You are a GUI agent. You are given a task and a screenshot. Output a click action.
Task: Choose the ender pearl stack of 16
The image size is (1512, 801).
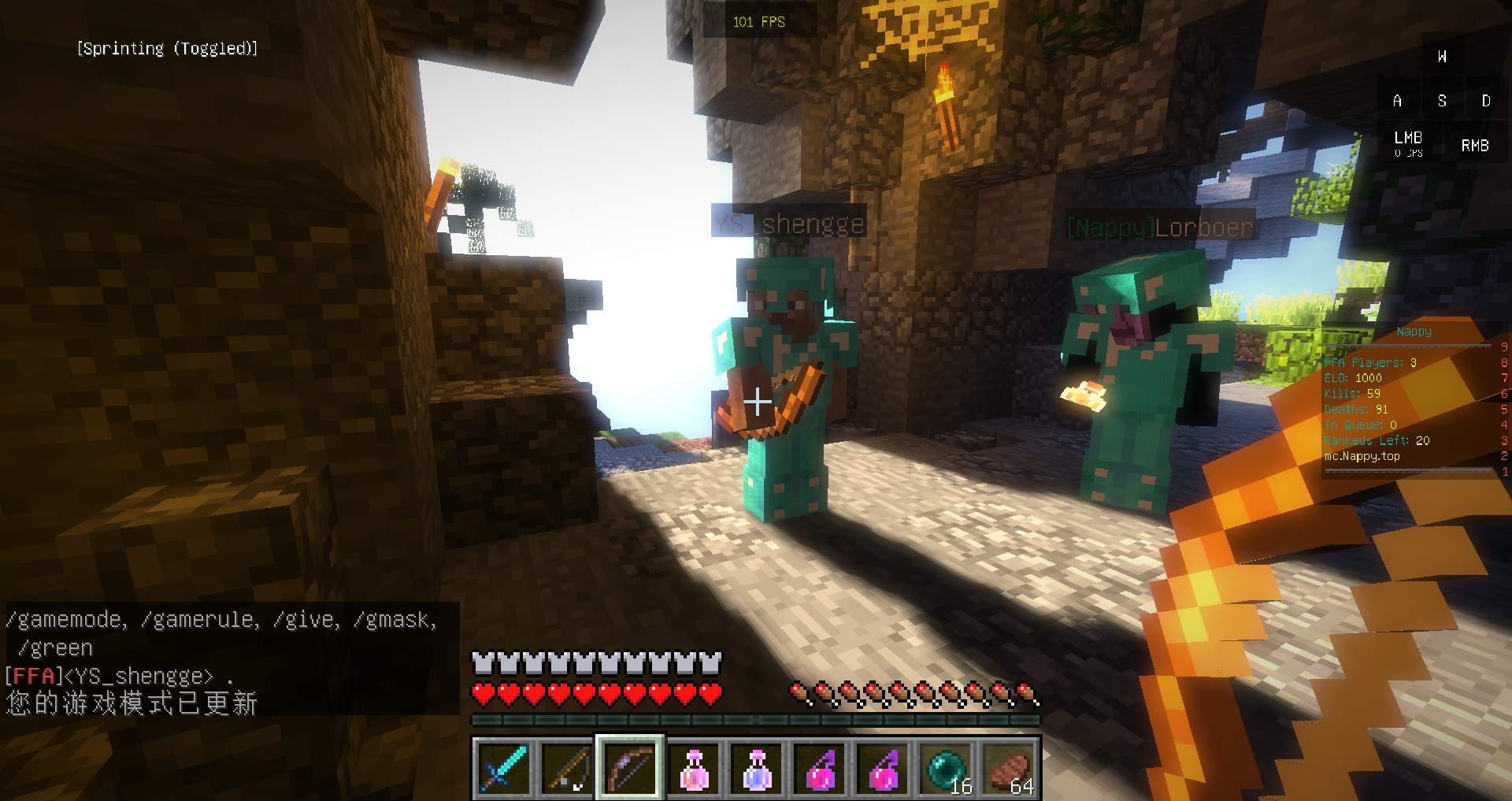pyautogui.click(x=946, y=768)
